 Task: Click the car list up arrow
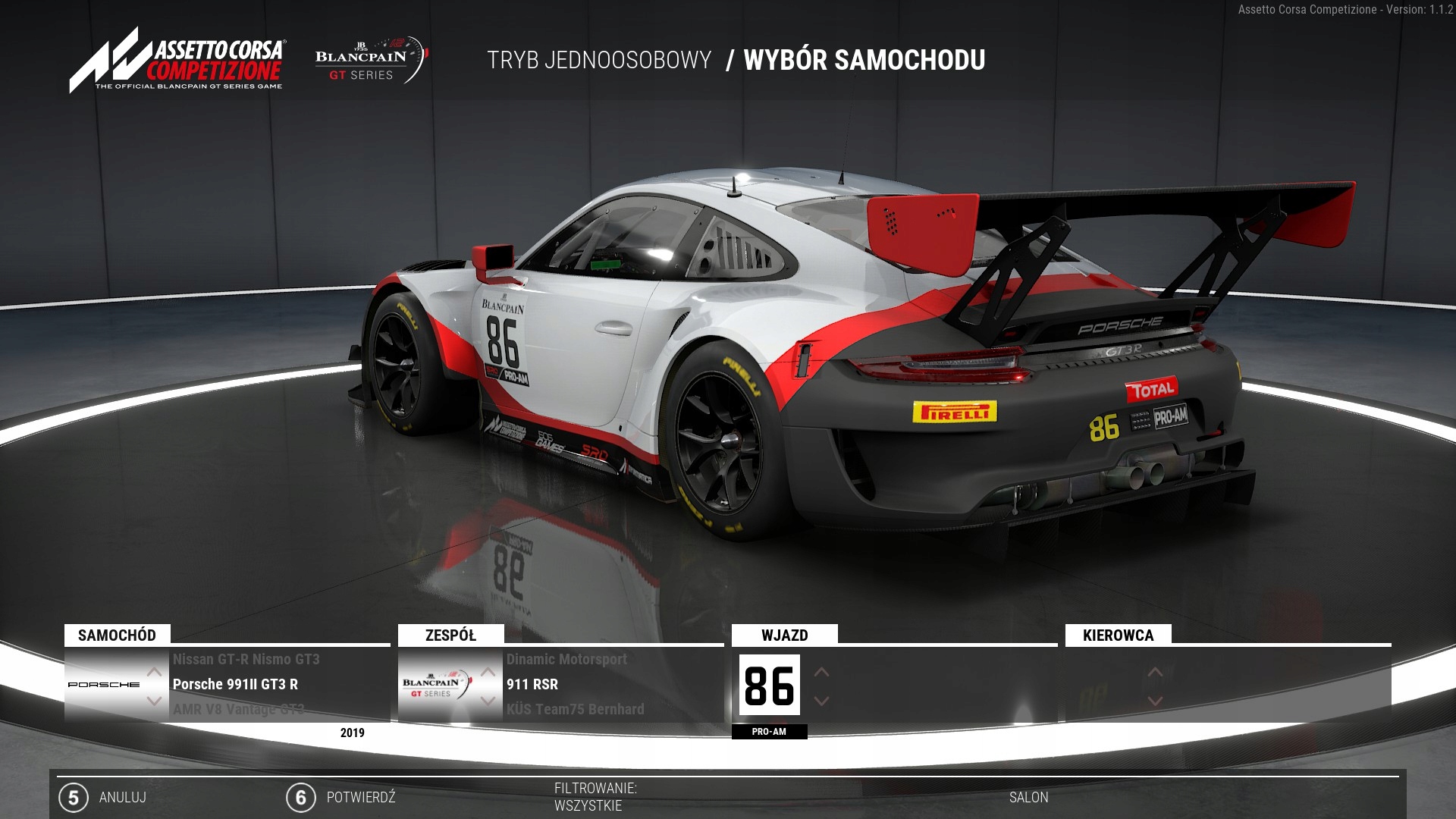154,672
